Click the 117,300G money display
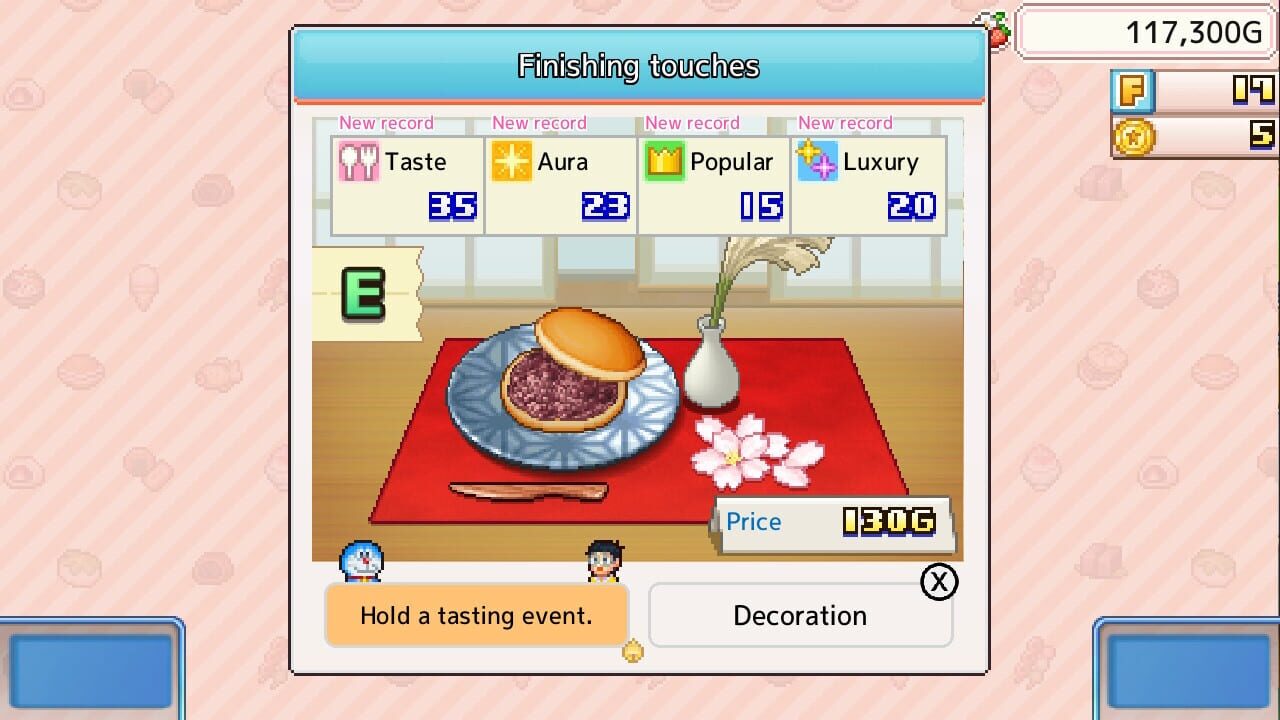The image size is (1280, 720). (x=1143, y=32)
